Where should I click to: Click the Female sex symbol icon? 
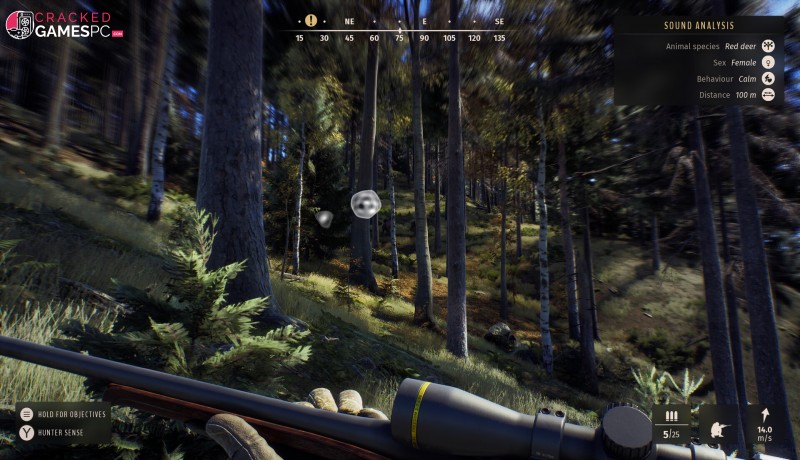(x=768, y=62)
